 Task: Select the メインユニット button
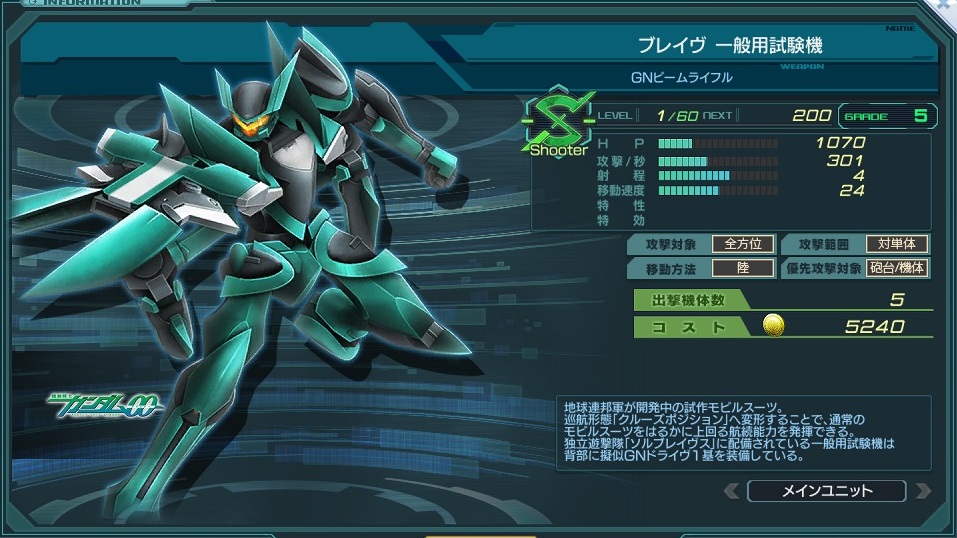[826, 491]
